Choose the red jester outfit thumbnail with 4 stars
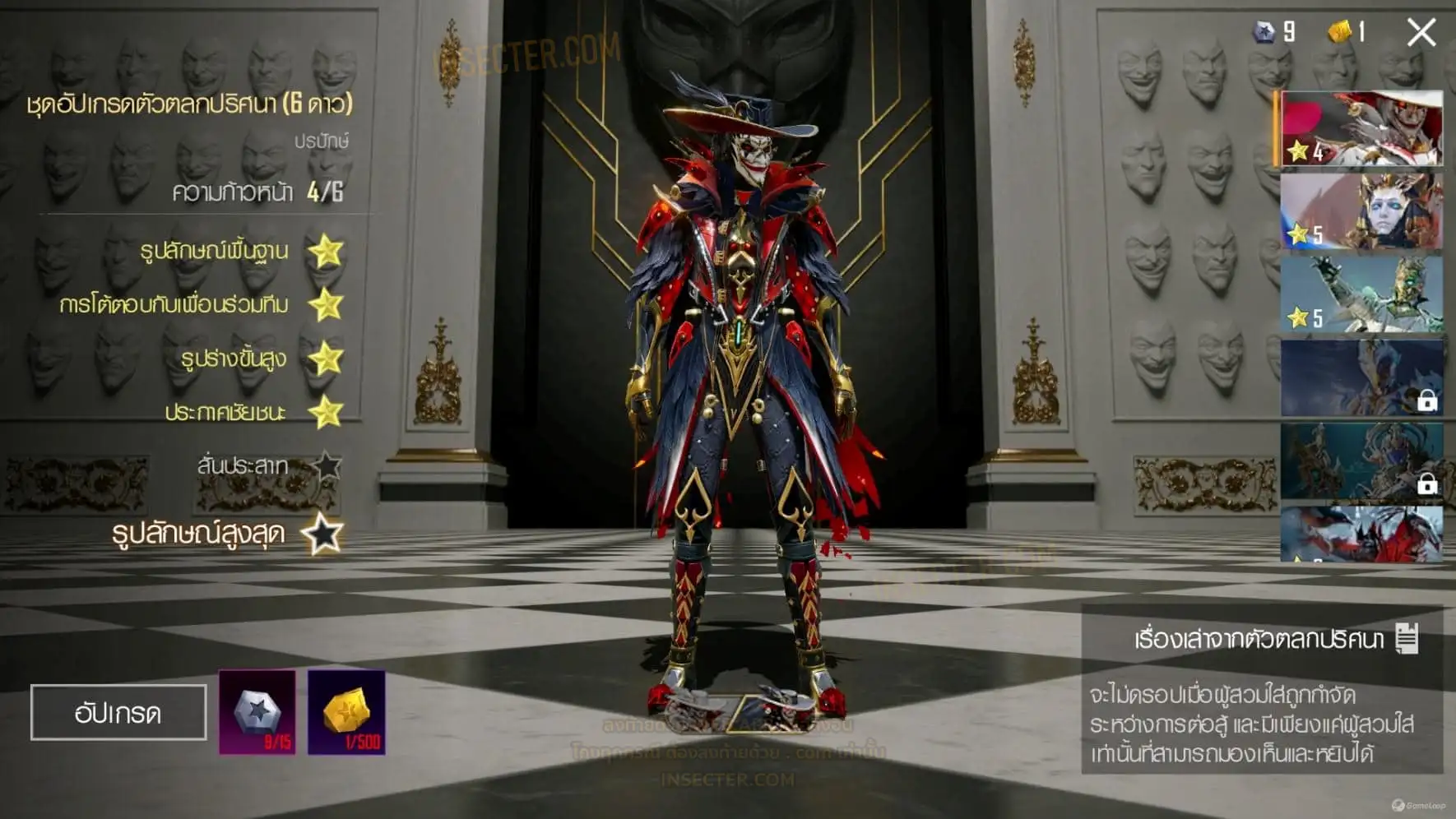Viewport: 1456px width, 819px height. [1361, 129]
